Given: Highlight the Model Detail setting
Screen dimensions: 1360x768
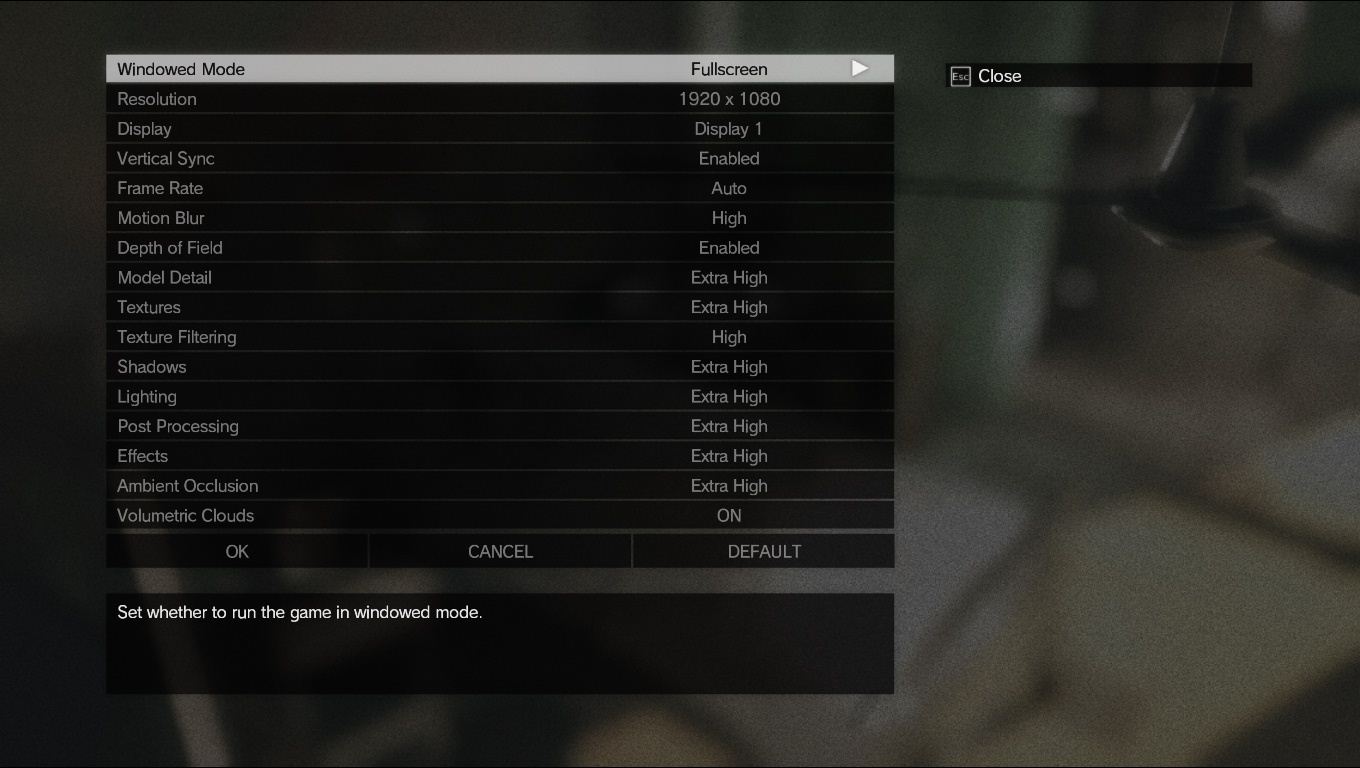Looking at the screenshot, I should coord(500,277).
